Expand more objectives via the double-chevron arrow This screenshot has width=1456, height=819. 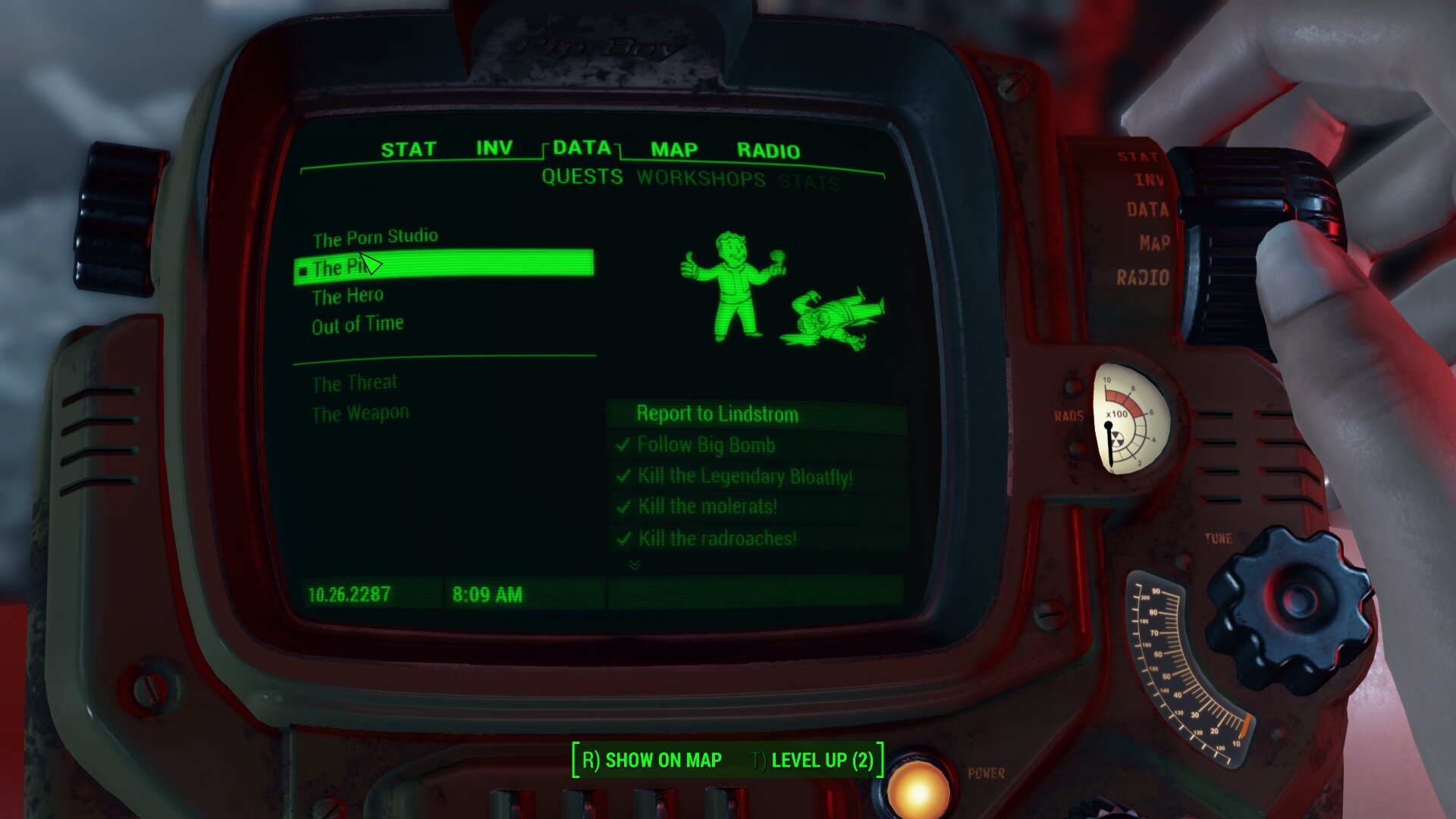635,565
